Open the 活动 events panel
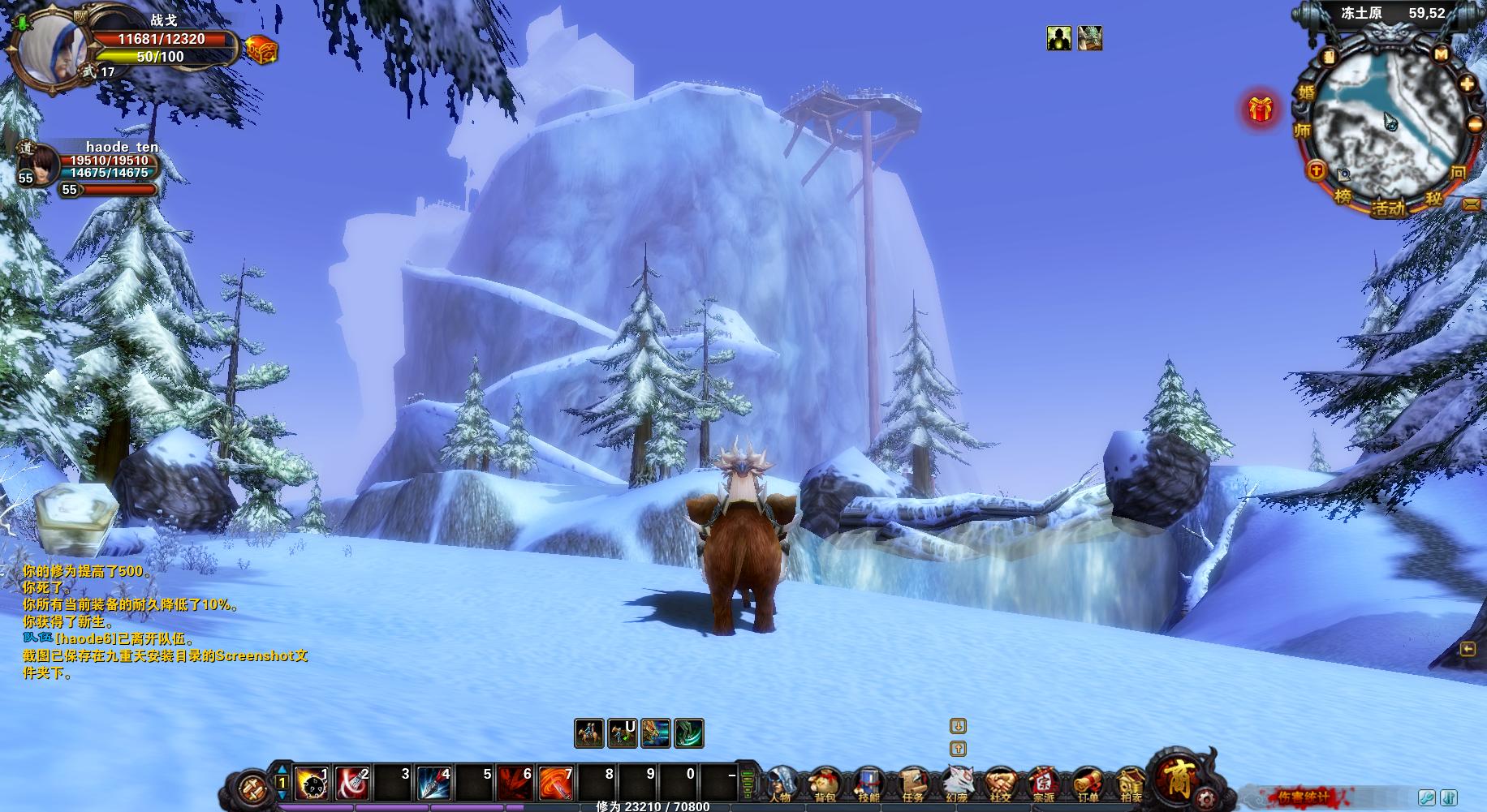Image resolution: width=1487 pixels, height=812 pixels. pos(1388,208)
